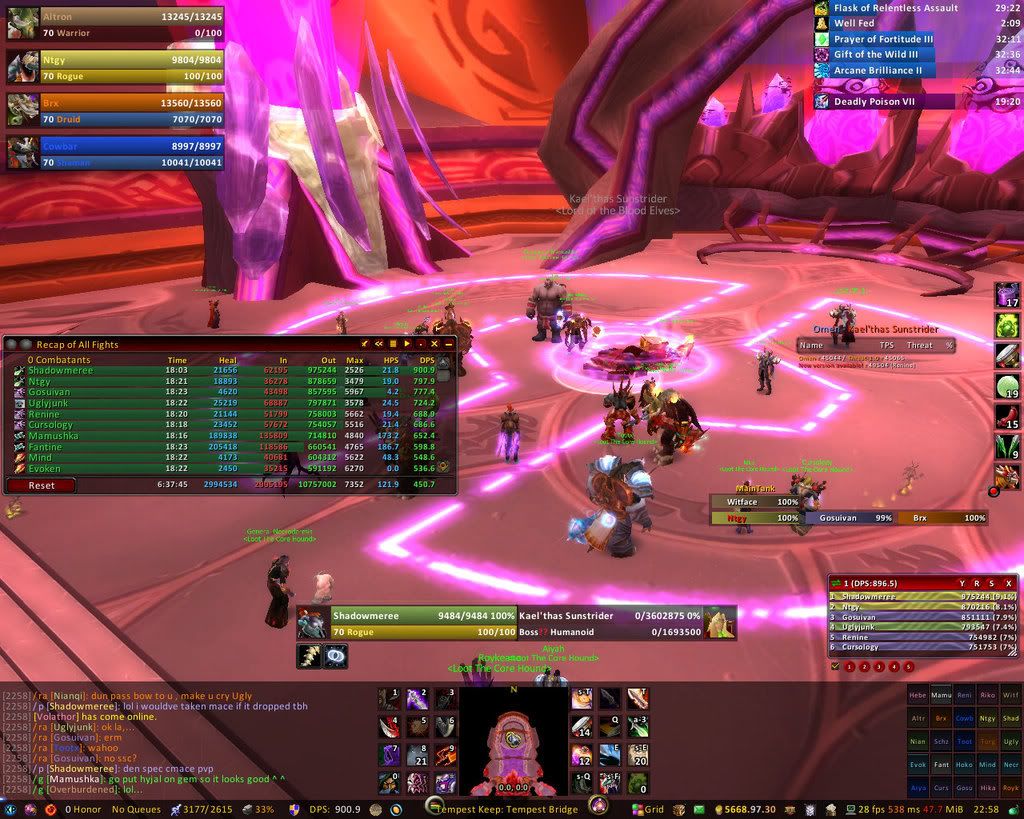The width and height of the screenshot is (1024, 819).
Task: Toggle the checkbox below the damage meter
Action: click(836, 666)
